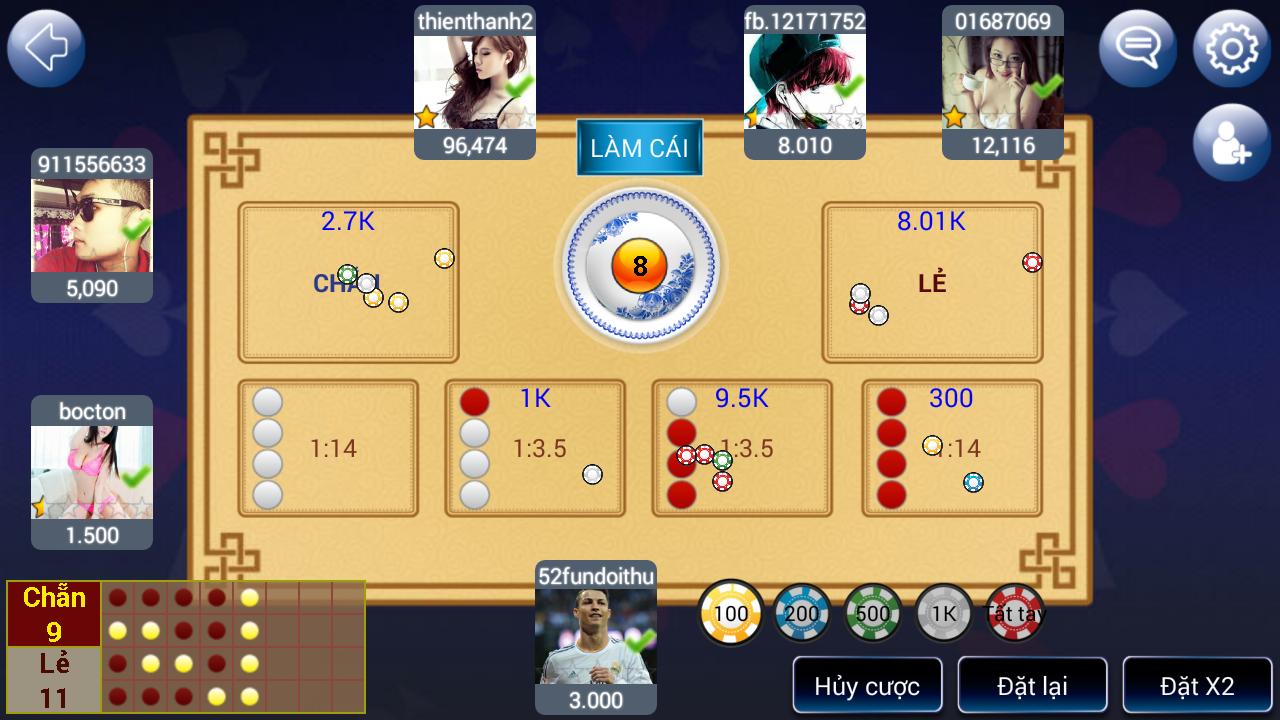Select the 500 chip
Screen dimensions: 1280x720
871,613
